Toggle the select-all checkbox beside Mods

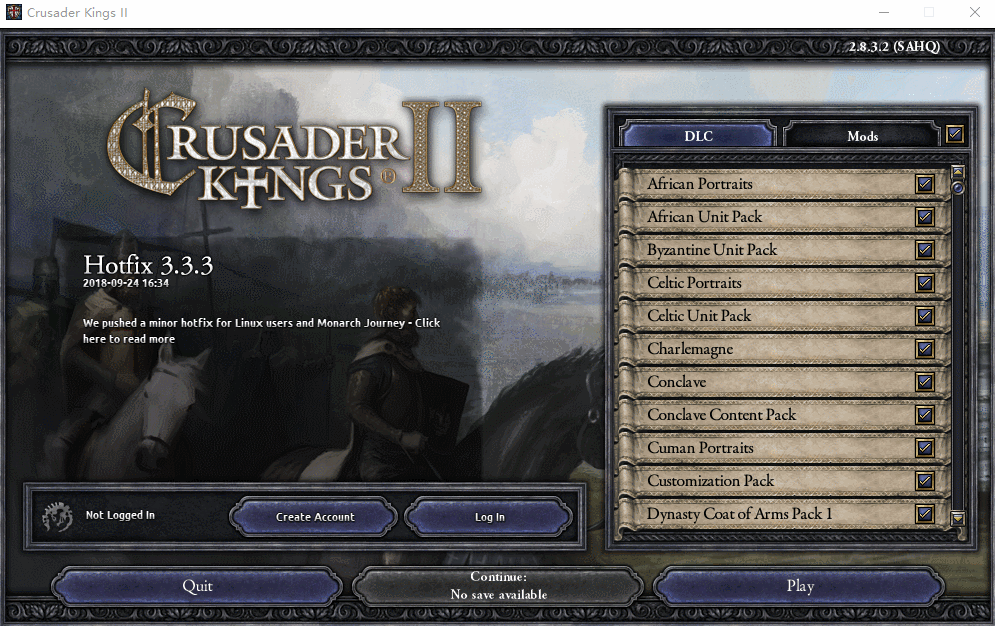click(955, 133)
